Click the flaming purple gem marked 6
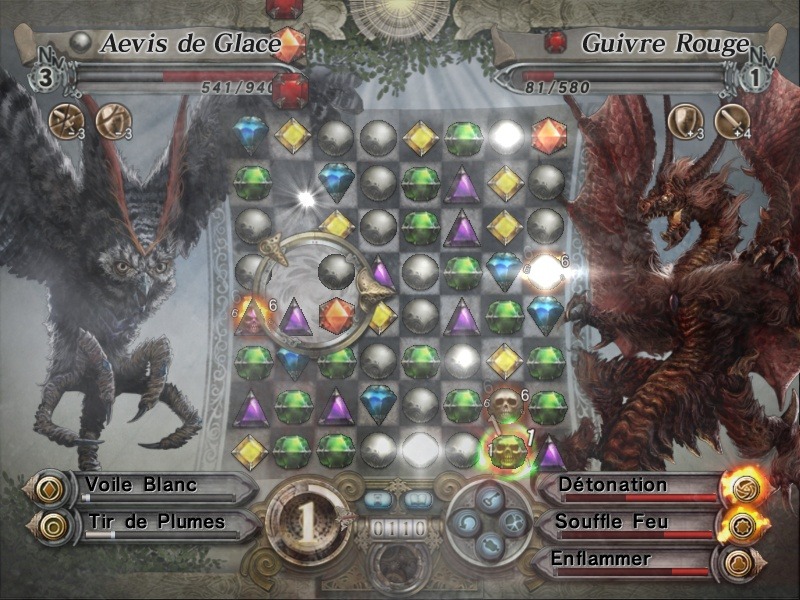Screen dimensions: 800x600 tap(252, 316)
